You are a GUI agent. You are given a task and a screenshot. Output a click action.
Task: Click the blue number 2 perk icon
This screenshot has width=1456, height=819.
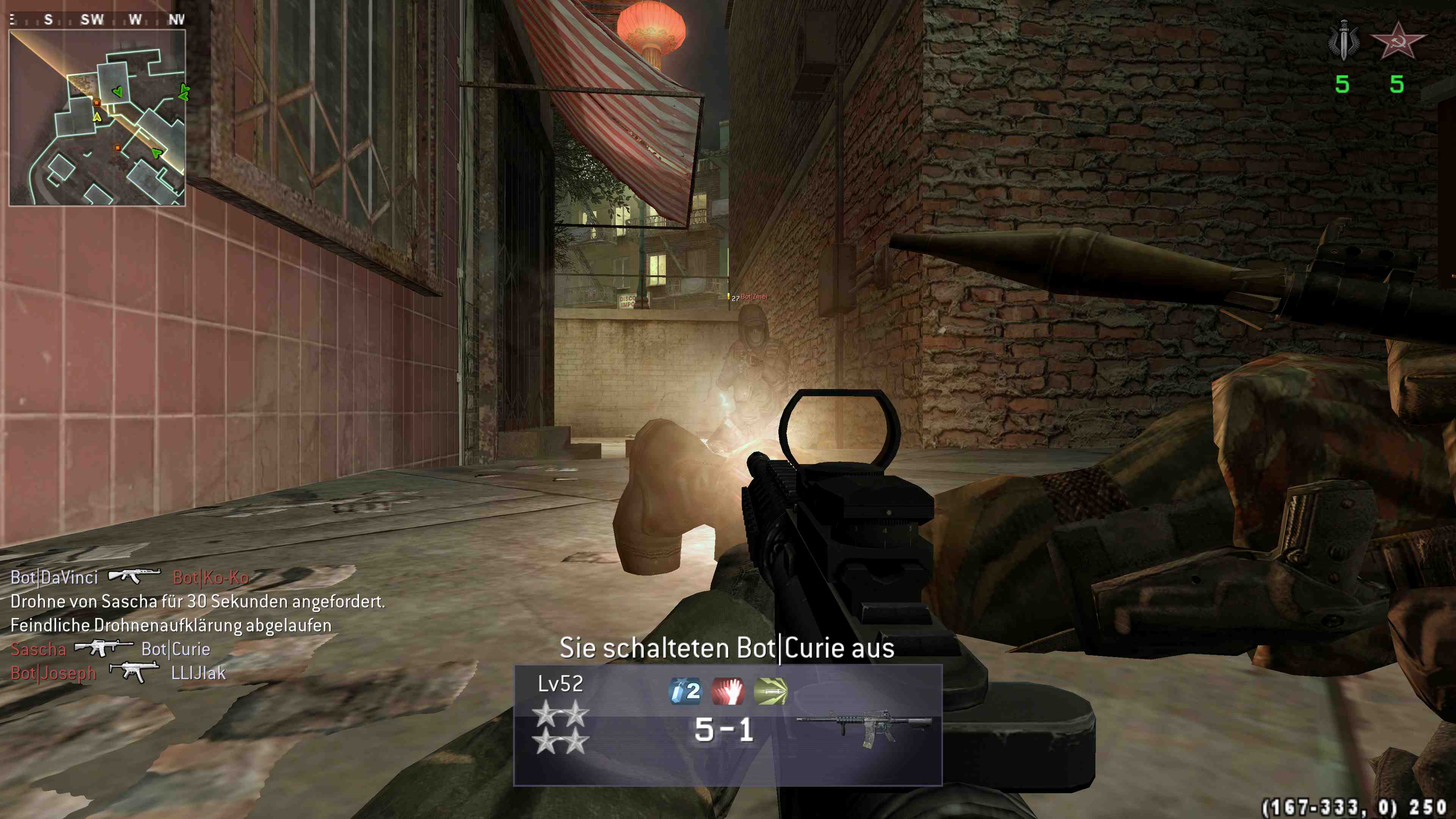pyautogui.click(x=685, y=691)
